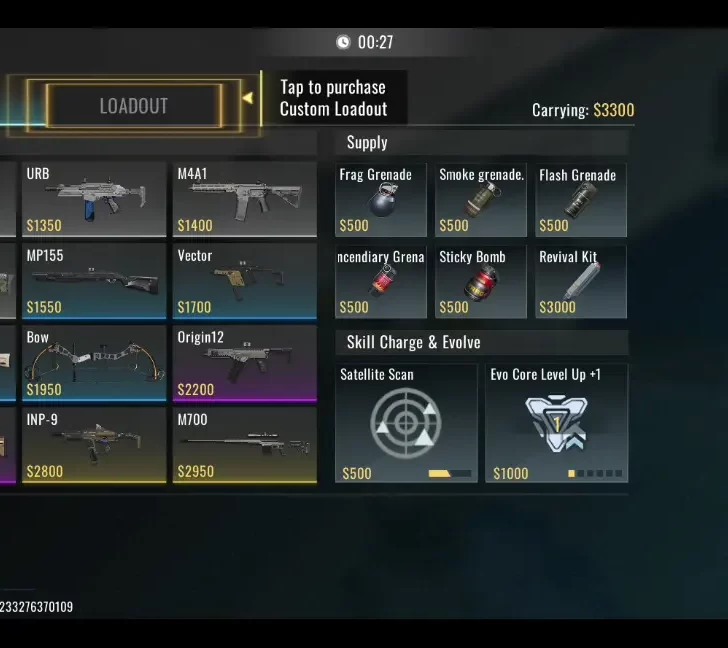Buy a Sticky Bomb

(x=481, y=282)
